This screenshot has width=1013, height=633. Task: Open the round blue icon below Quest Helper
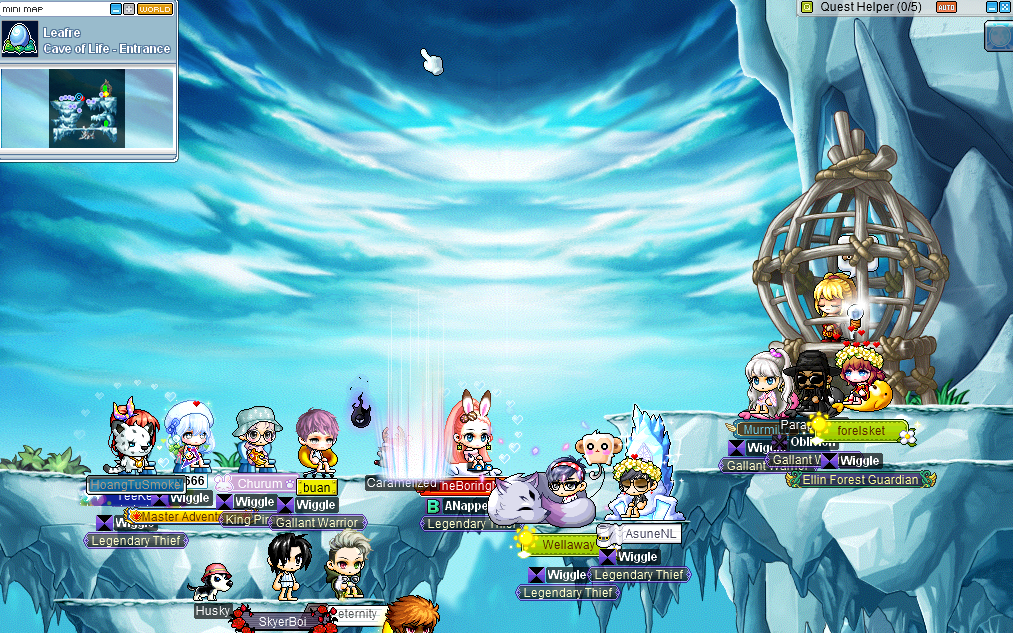pos(999,37)
